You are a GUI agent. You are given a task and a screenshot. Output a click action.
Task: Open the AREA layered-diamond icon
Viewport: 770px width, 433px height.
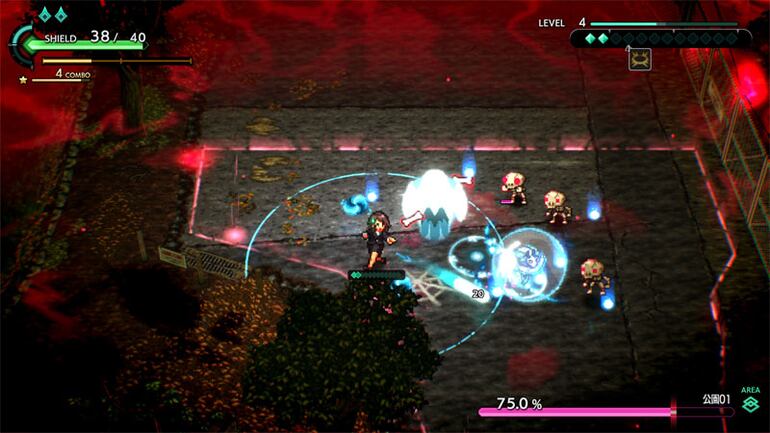[750, 403]
